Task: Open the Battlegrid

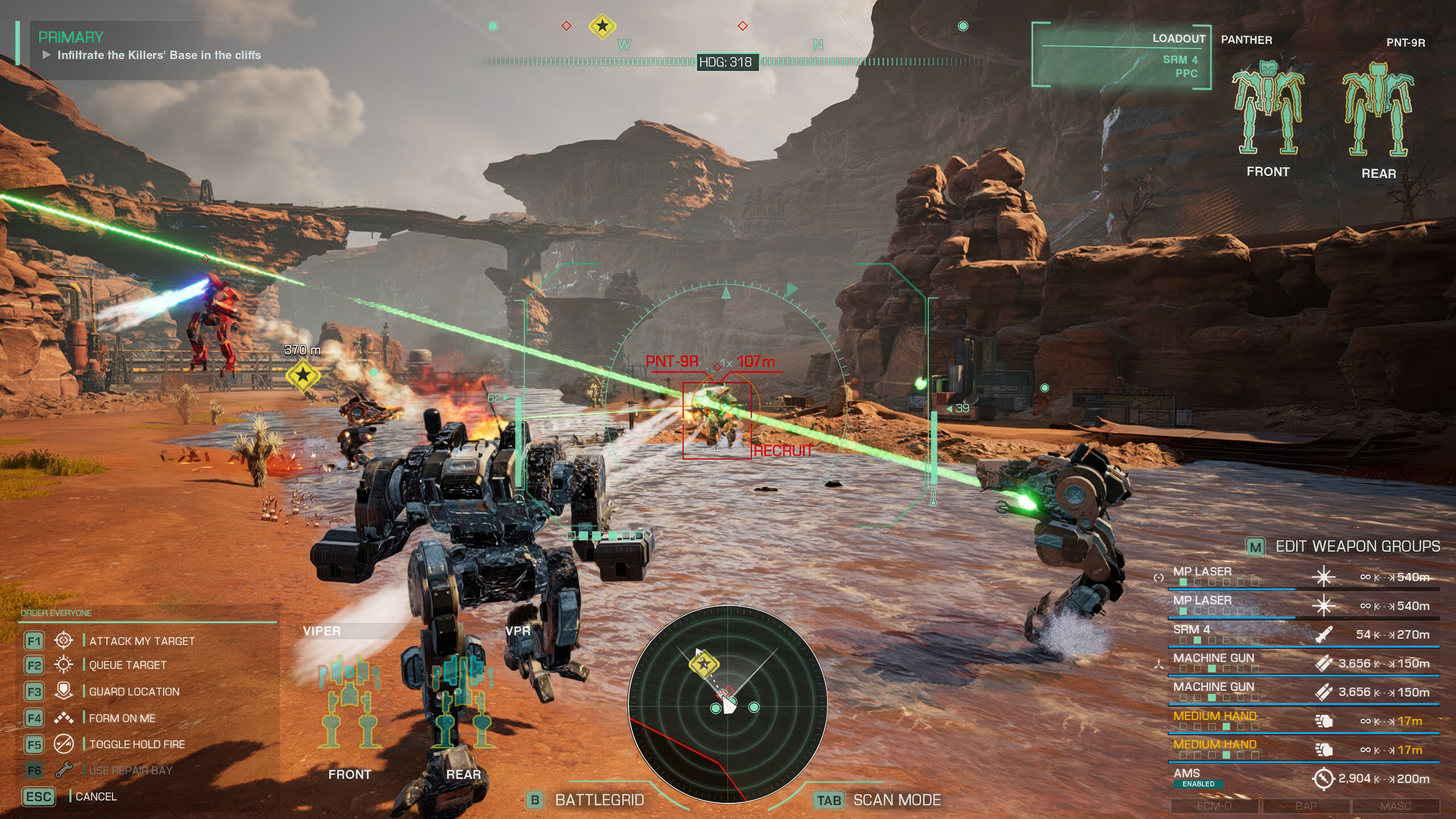Action: (x=598, y=800)
